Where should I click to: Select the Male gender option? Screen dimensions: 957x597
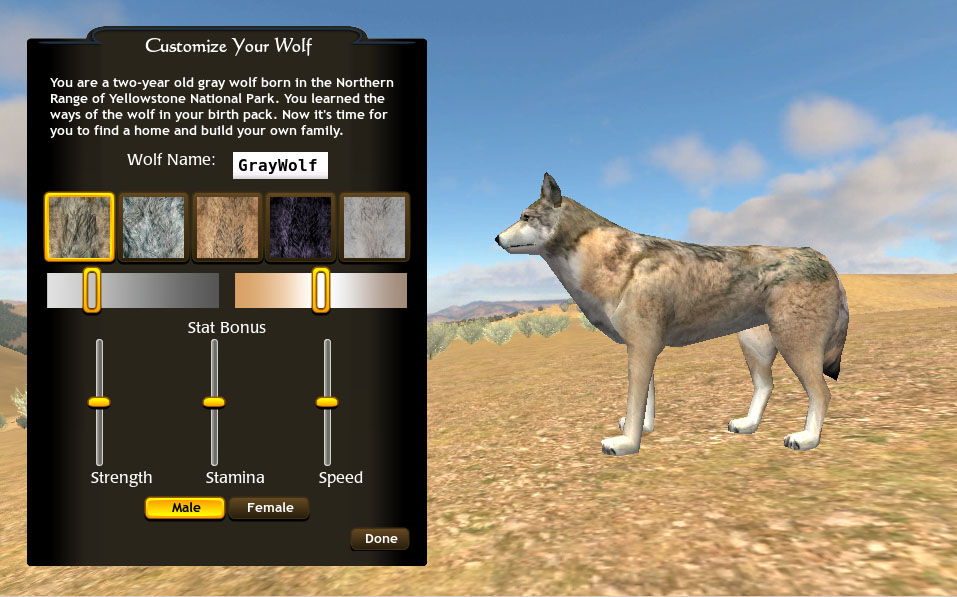186,508
